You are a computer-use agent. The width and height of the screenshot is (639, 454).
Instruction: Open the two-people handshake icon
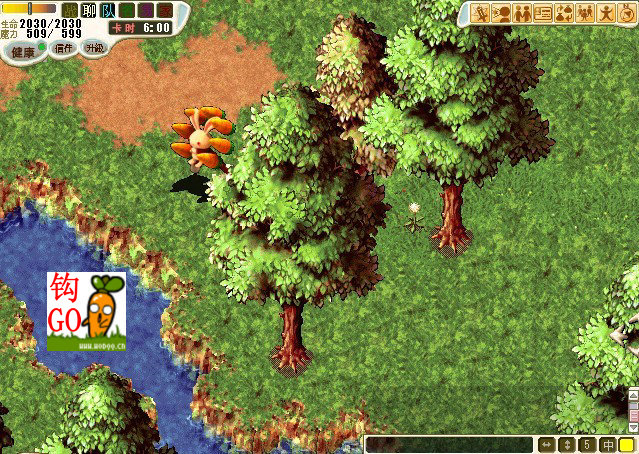point(522,13)
